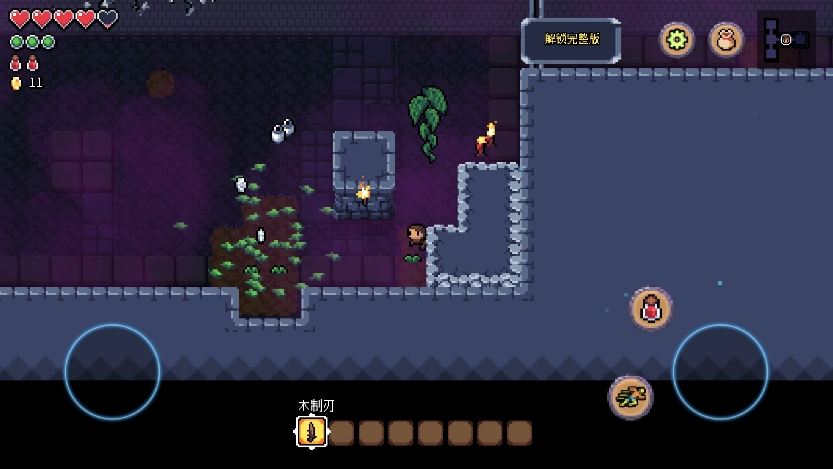Viewport: 833px width, 469px height.
Task: Open the inventory pouch icon
Action: [726, 40]
